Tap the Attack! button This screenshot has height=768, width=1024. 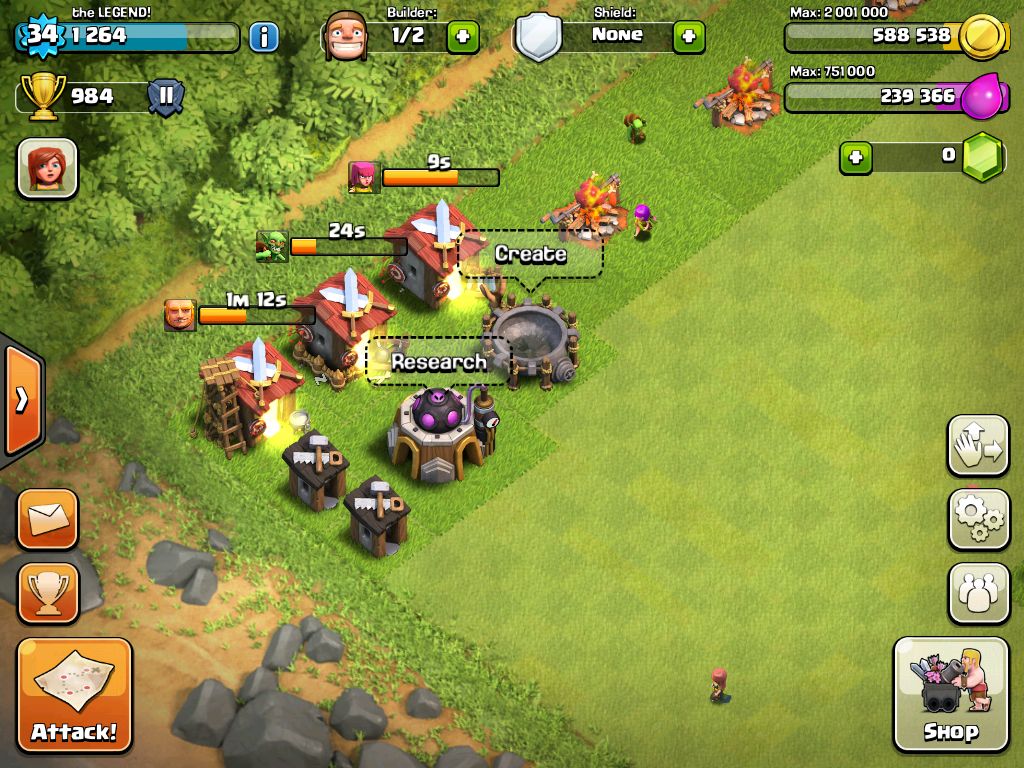pos(74,694)
